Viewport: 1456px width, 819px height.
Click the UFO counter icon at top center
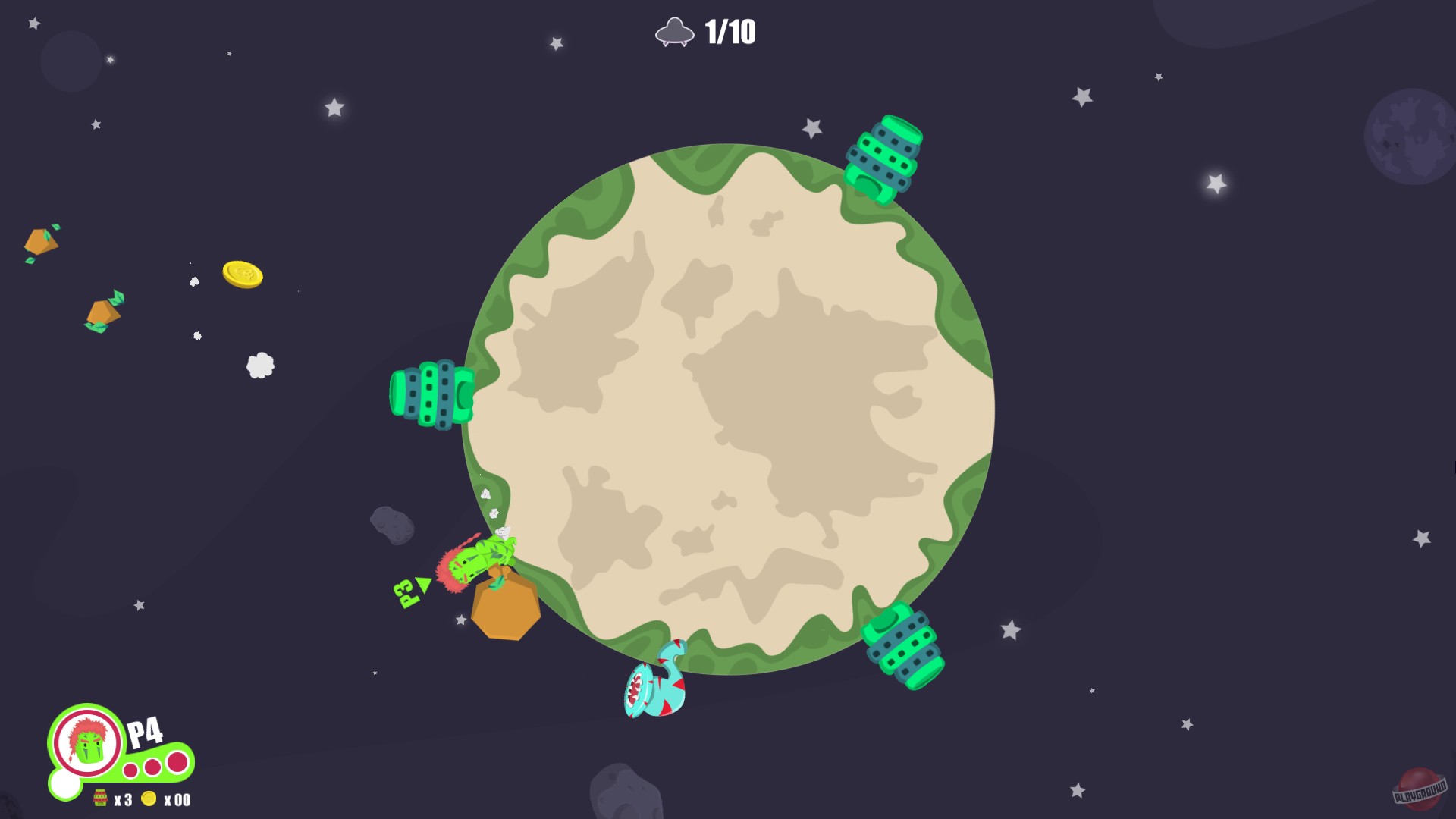point(676,33)
